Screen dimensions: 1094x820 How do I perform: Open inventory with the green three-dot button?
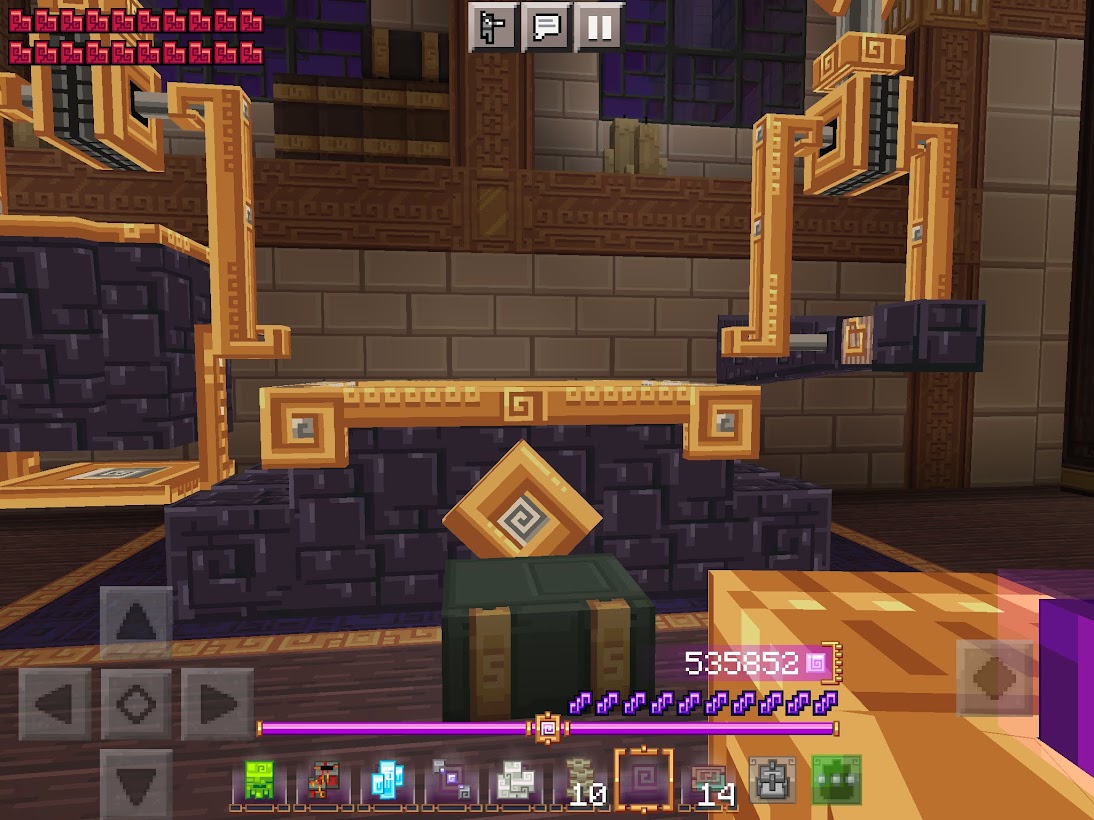tap(835, 780)
